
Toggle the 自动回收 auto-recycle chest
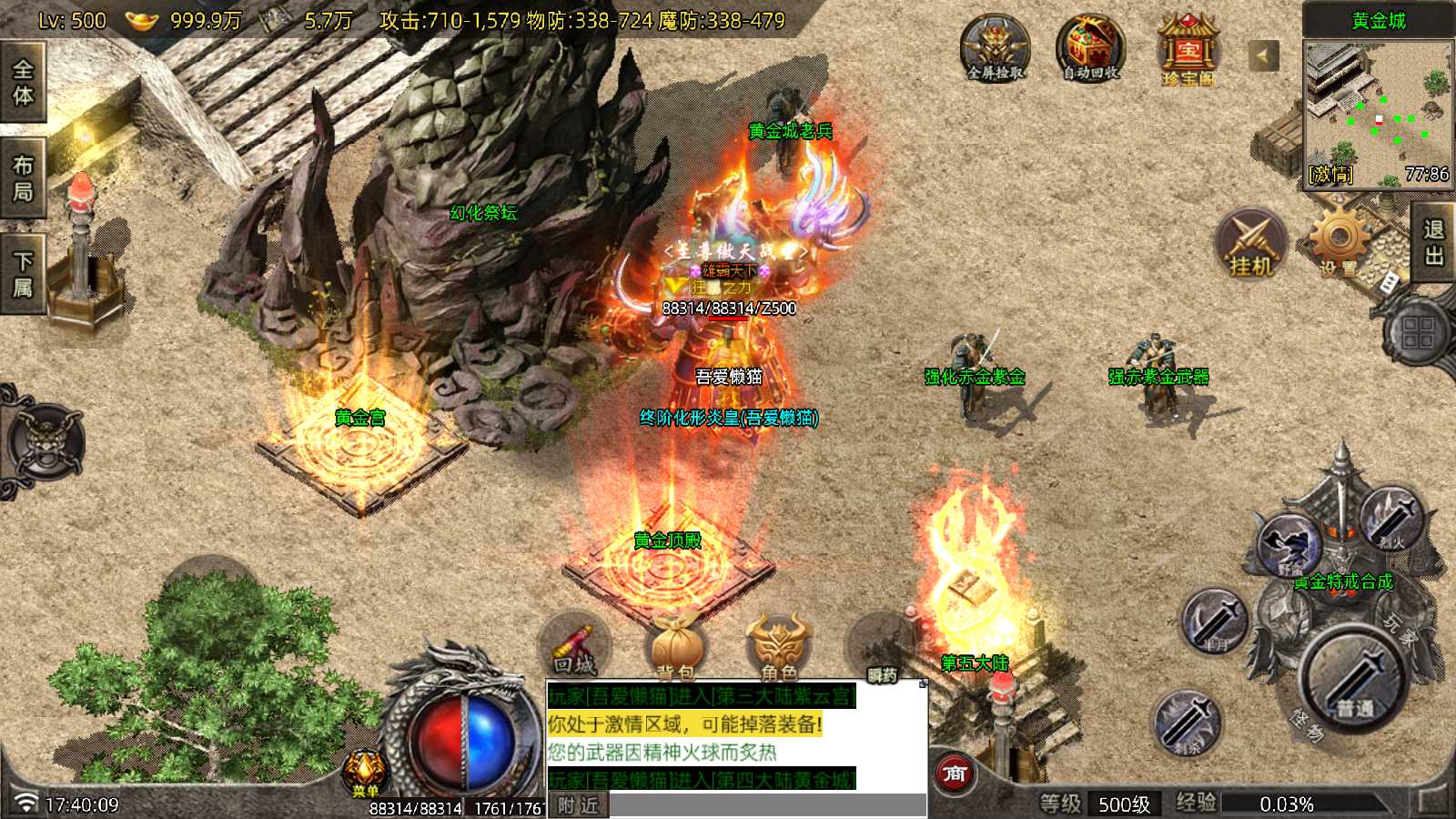pyautogui.click(x=1090, y=49)
